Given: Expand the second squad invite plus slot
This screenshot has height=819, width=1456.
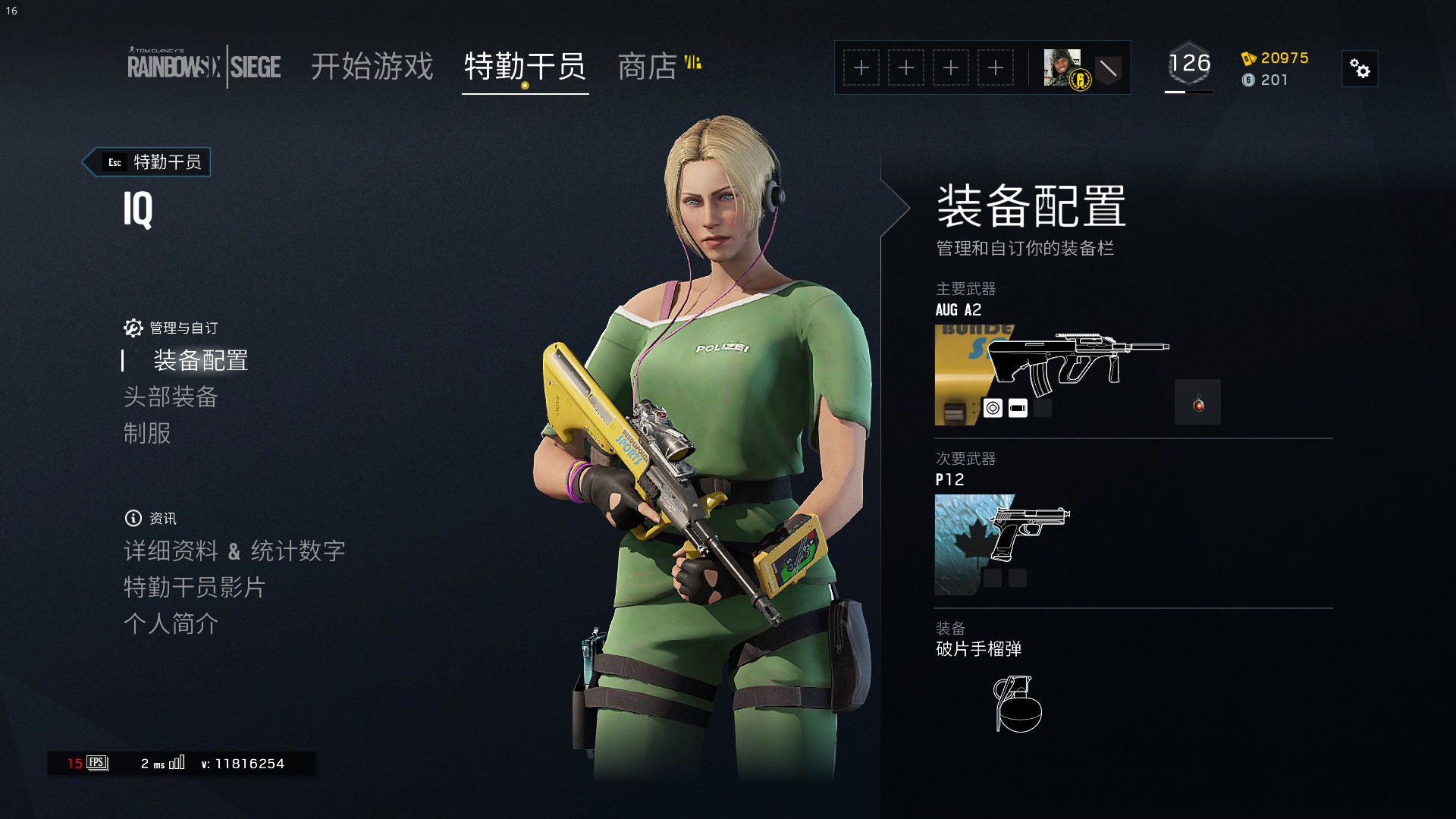Looking at the screenshot, I should click(906, 67).
